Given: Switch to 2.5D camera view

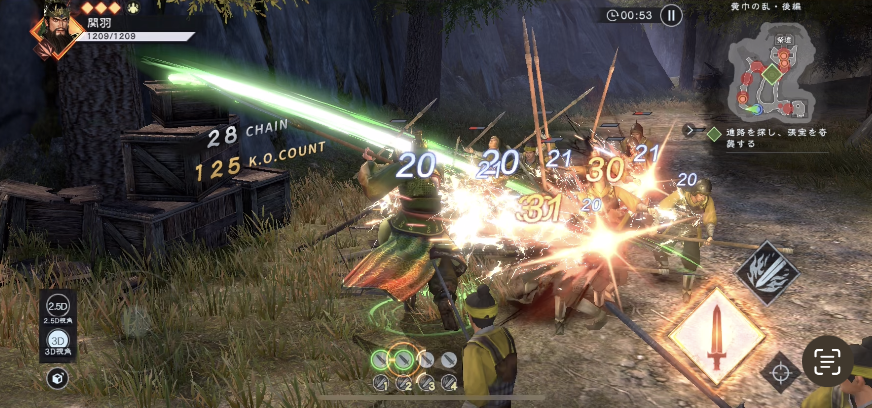Looking at the screenshot, I should coord(57,306).
